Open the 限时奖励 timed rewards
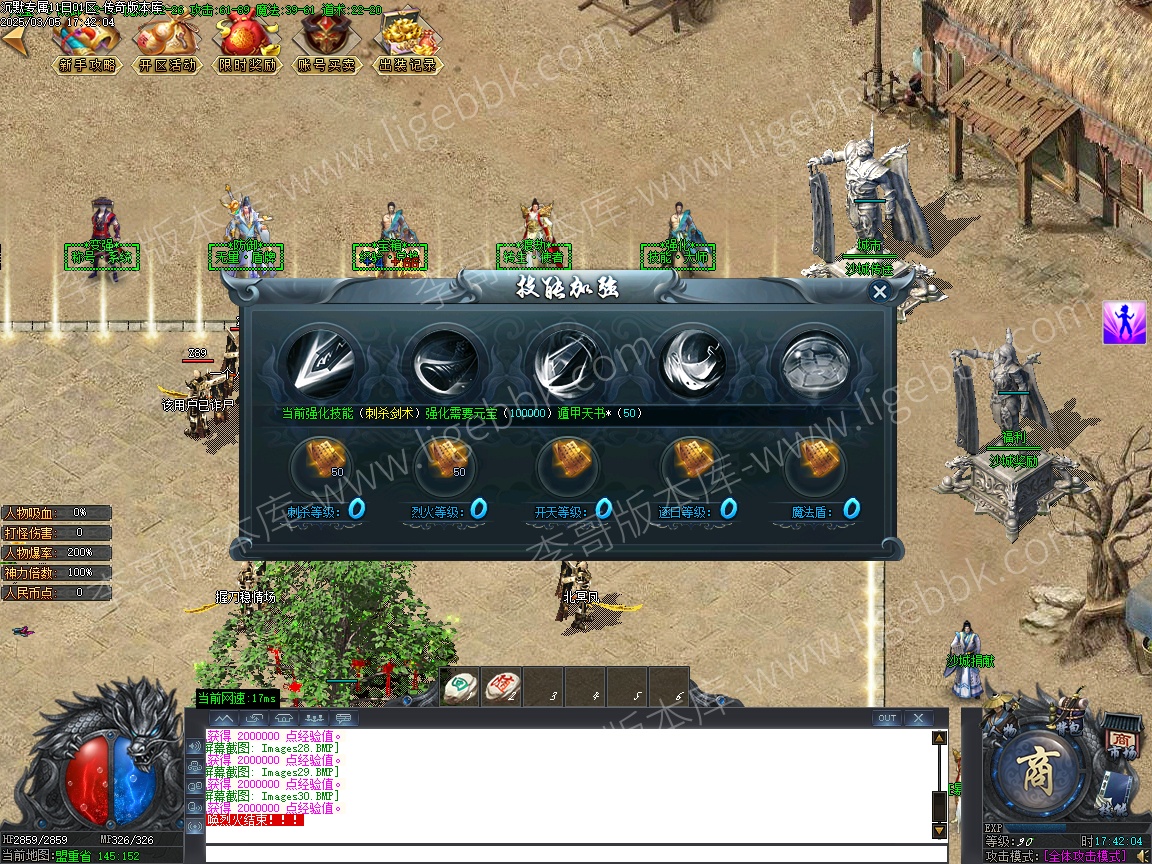The height and width of the screenshot is (864, 1152). pos(247,43)
